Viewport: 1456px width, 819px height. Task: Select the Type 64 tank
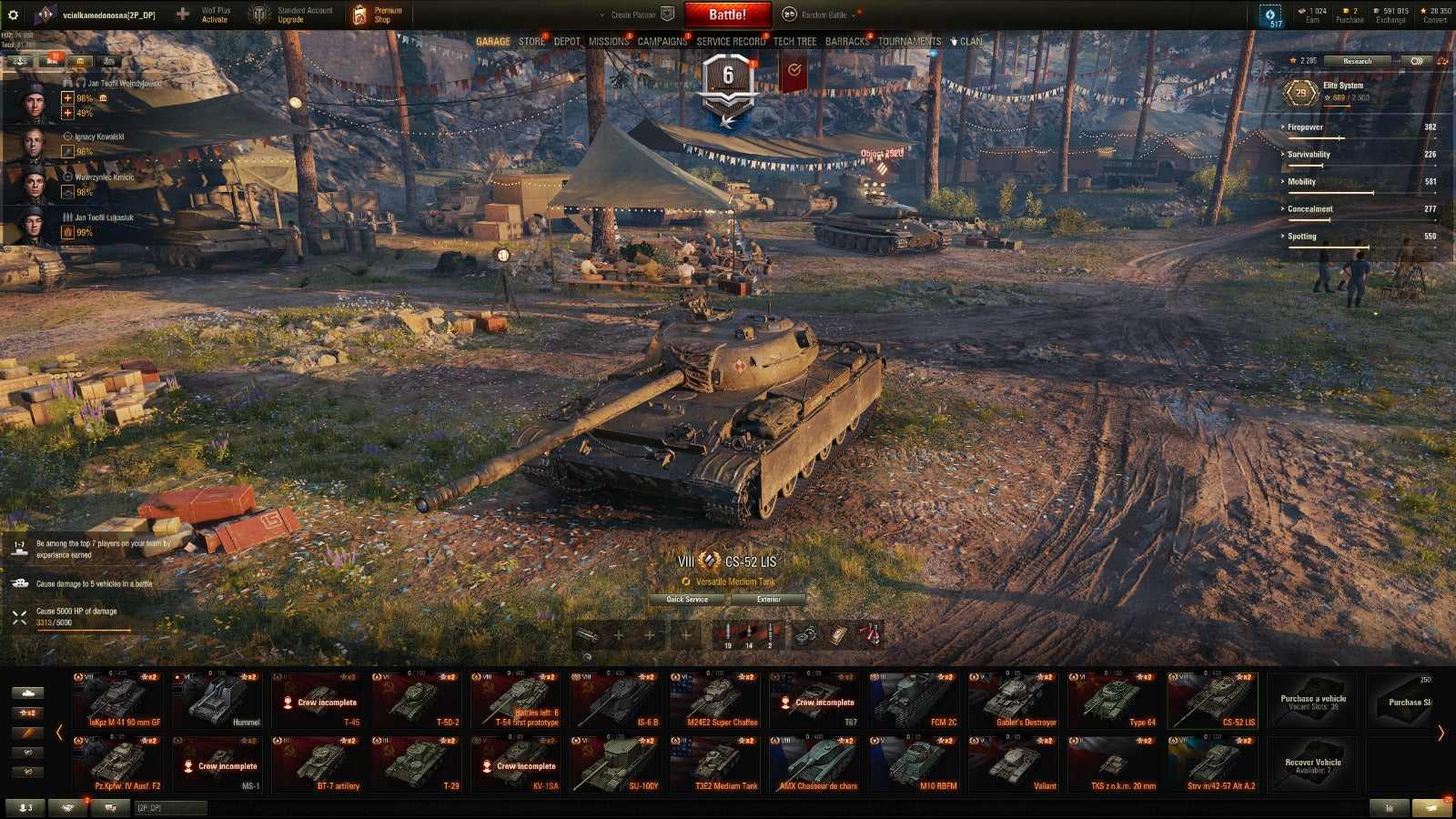point(1114,701)
